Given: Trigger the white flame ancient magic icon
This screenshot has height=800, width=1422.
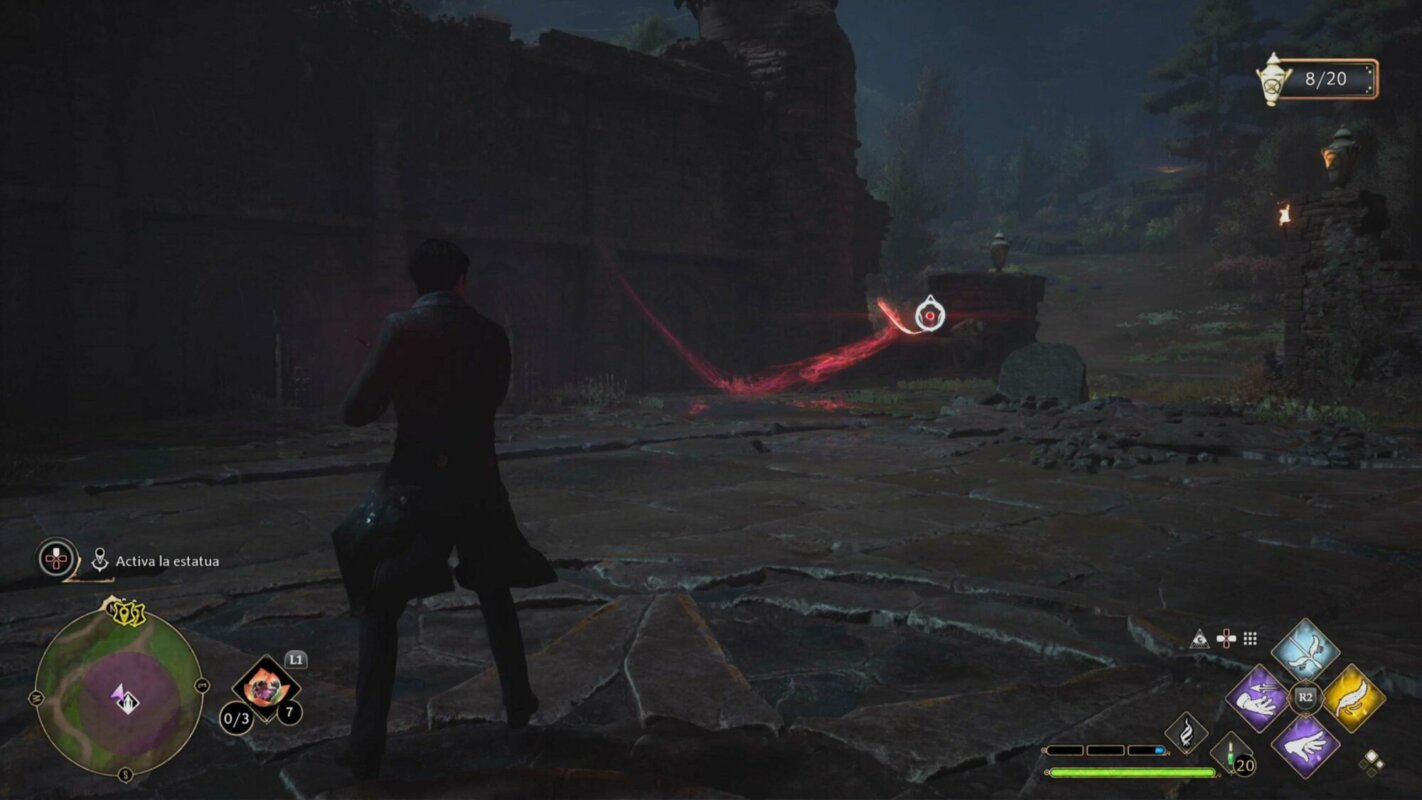Looking at the screenshot, I should pos(1186,732).
